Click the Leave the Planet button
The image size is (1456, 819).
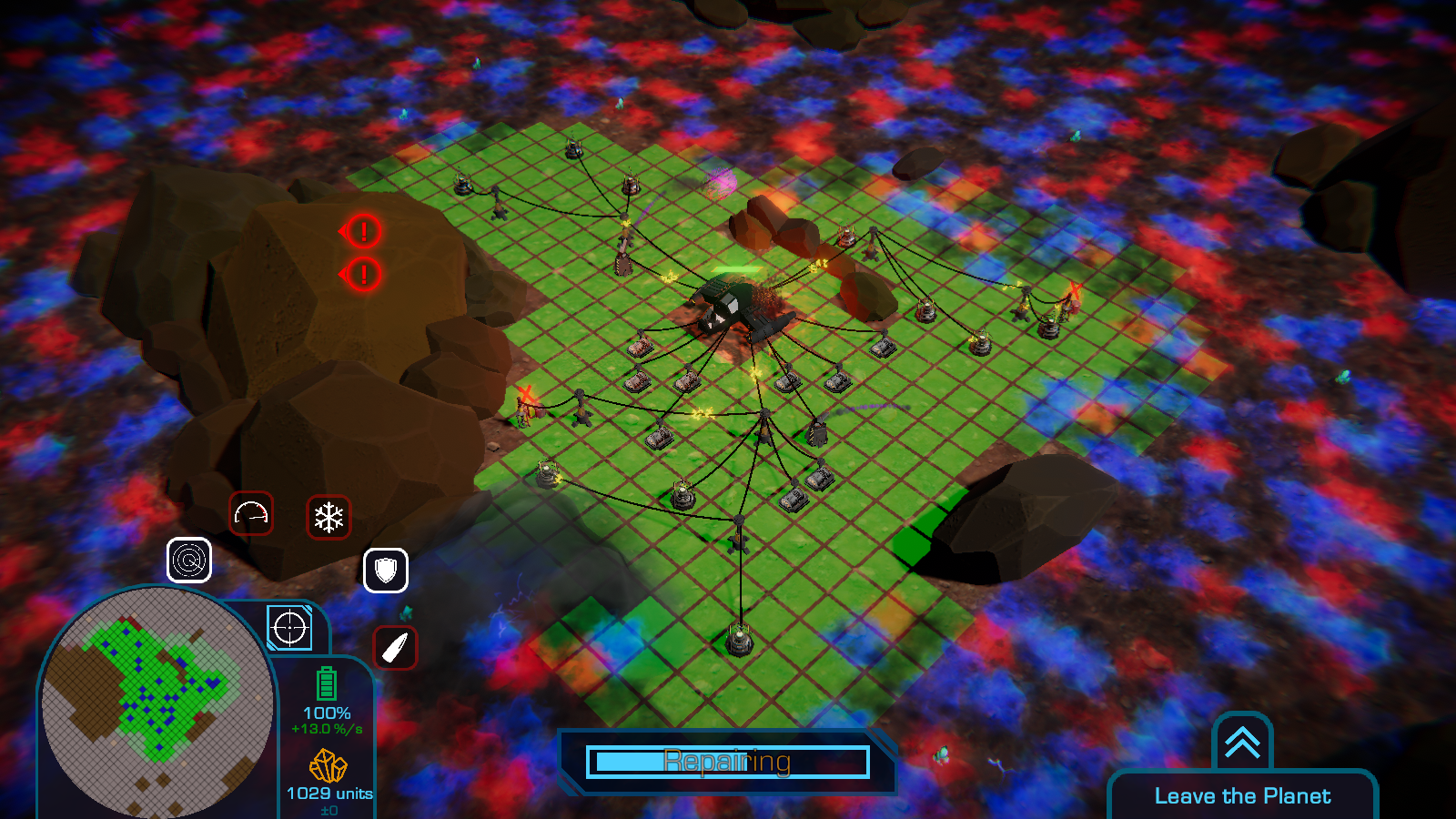(1242, 795)
